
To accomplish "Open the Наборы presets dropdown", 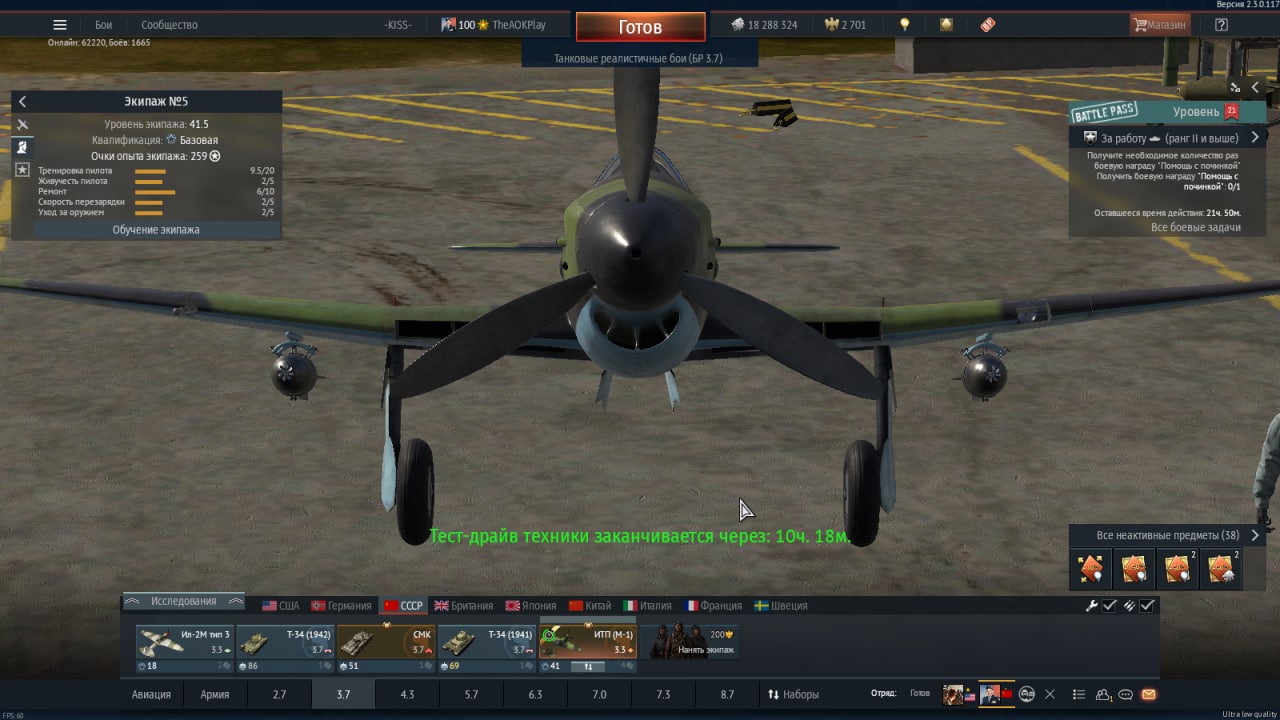I will tap(793, 694).
